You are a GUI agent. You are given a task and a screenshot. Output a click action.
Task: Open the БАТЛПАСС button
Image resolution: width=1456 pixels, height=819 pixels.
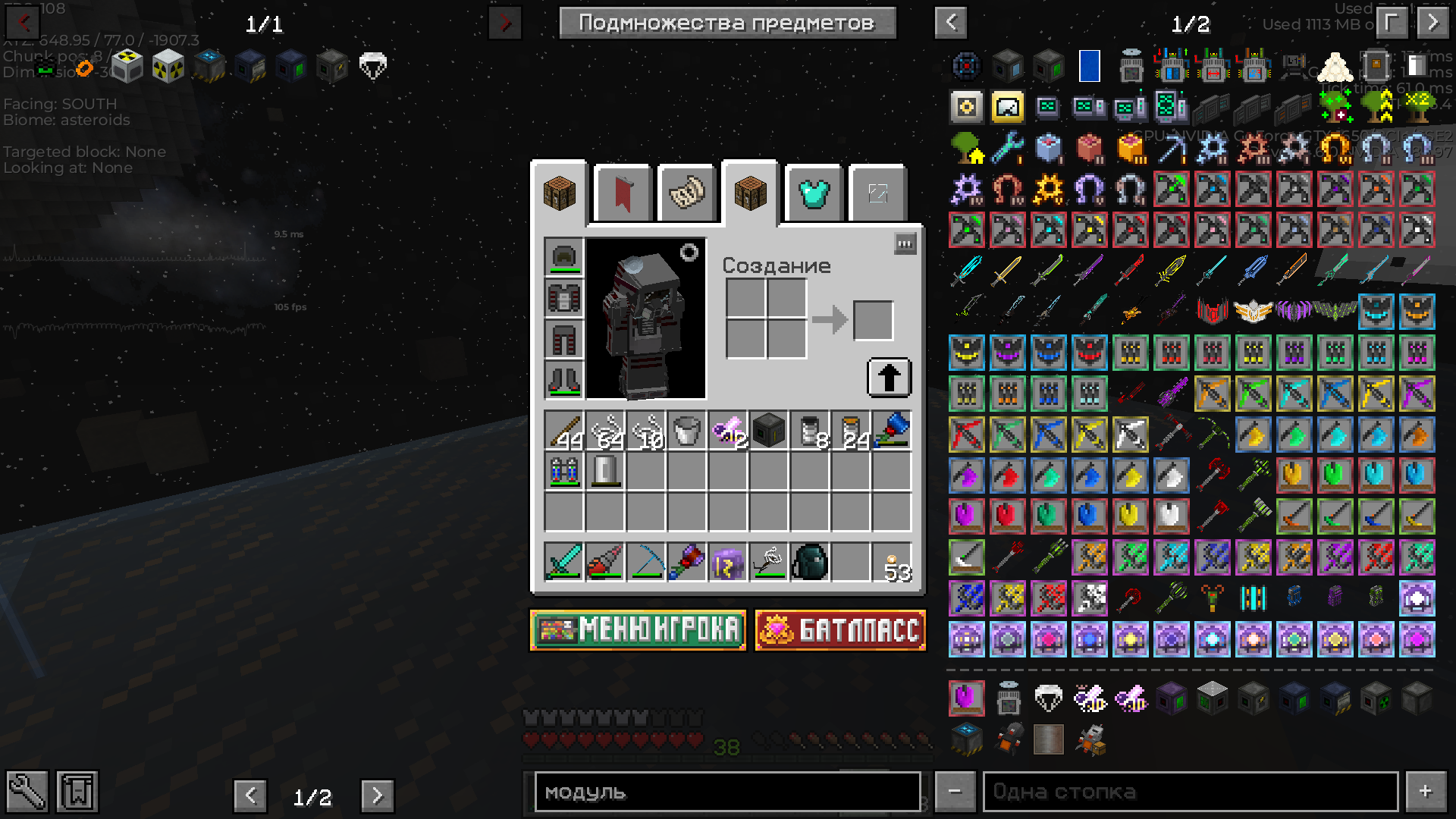click(840, 630)
